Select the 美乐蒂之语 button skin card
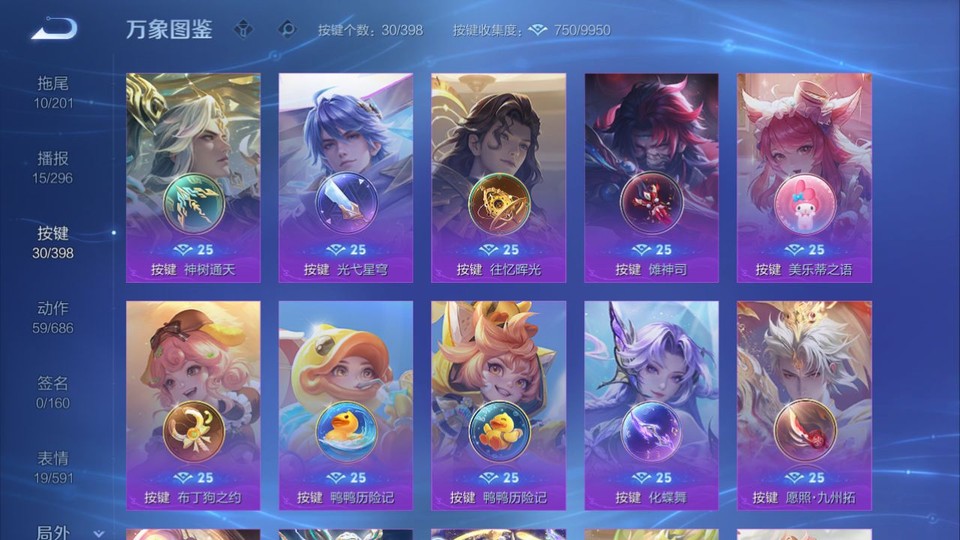The width and height of the screenshot is (960, 540). click(805, 178)
